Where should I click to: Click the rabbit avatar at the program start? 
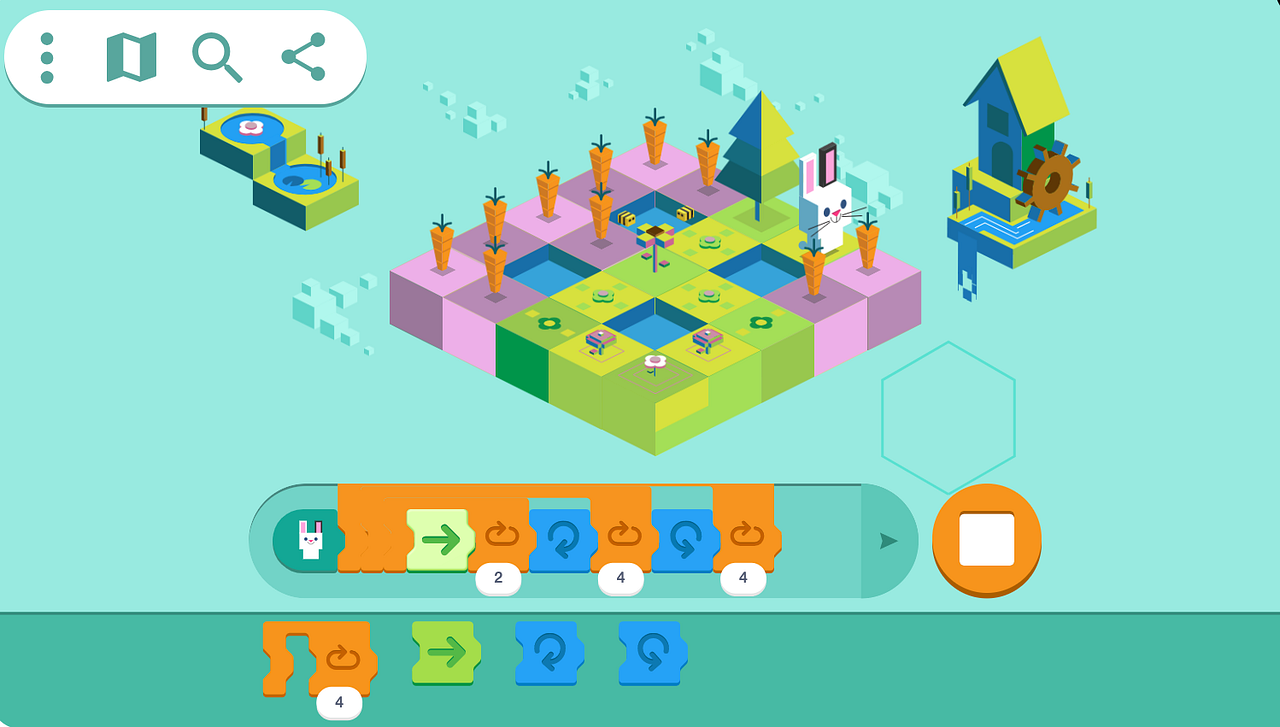310,540
